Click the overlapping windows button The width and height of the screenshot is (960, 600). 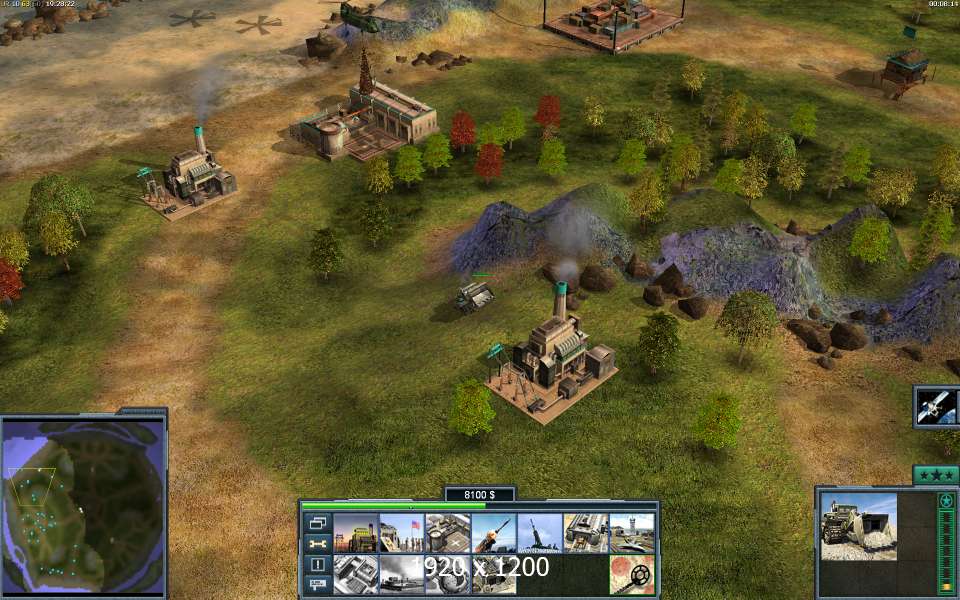[318, 523]
